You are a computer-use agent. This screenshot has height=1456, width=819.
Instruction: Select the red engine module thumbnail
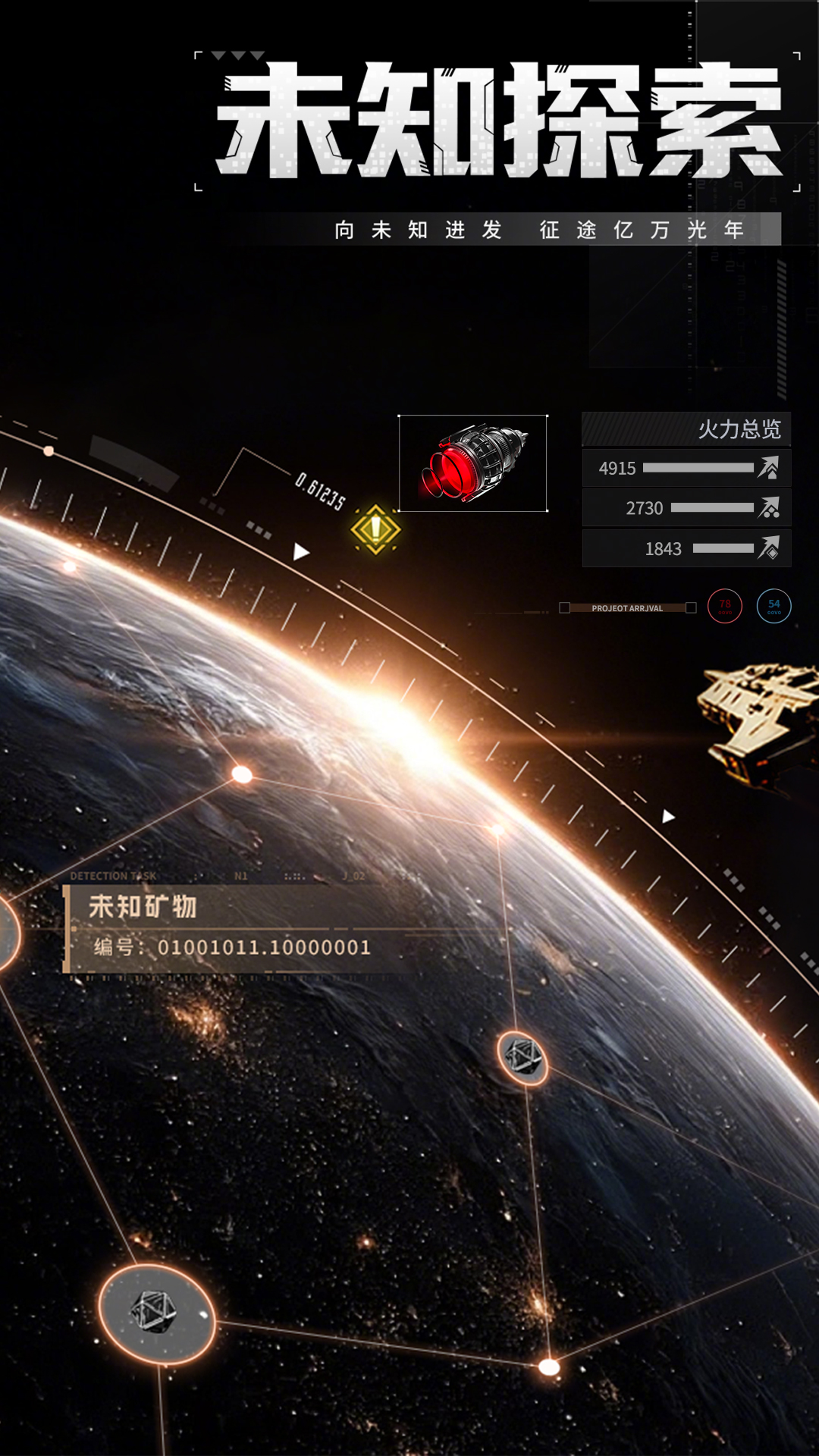472,463
